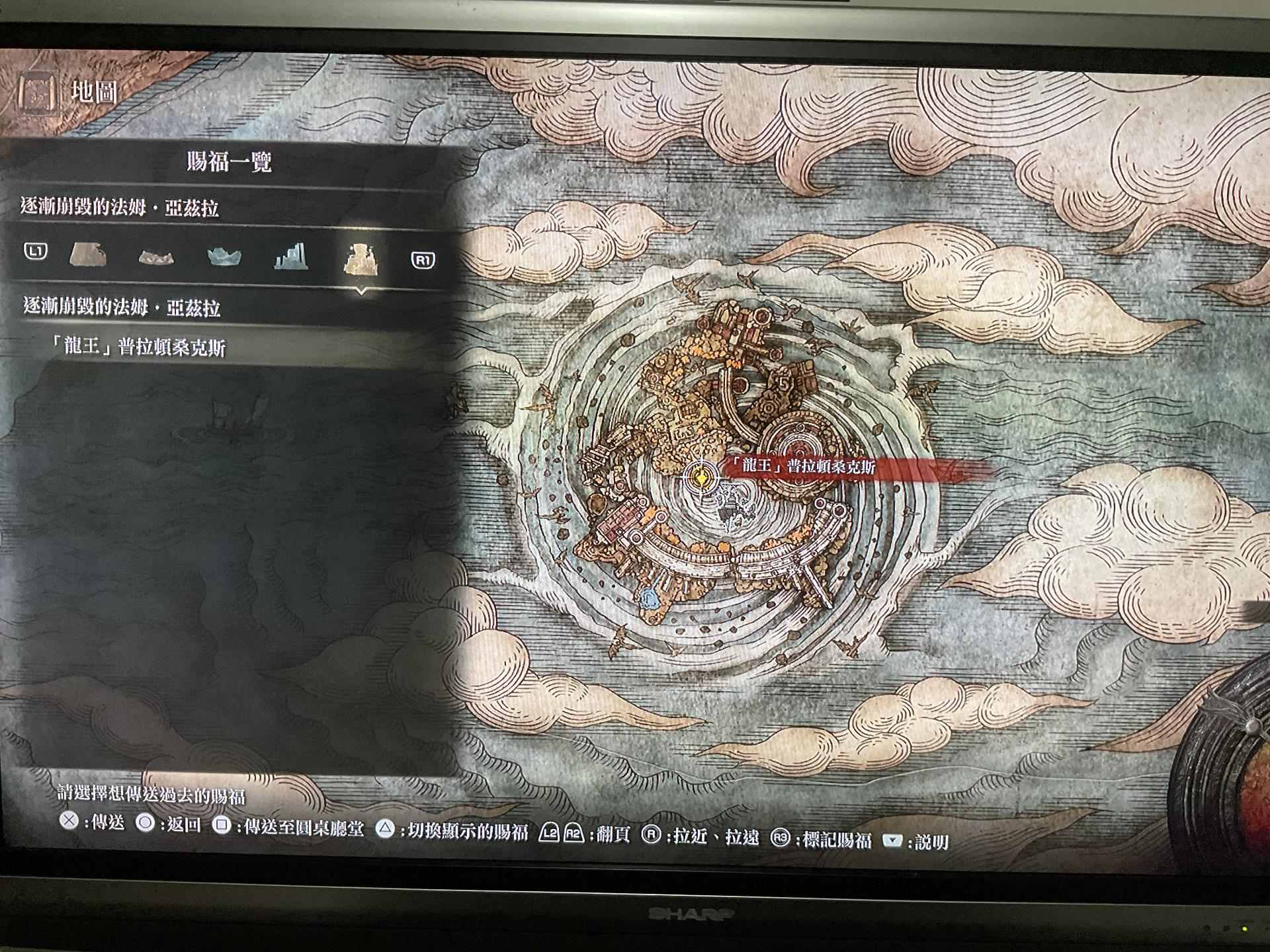1270x952 pixels.
Task: Select the blue Liurnia region map icon
Action: tap(225, 256)
